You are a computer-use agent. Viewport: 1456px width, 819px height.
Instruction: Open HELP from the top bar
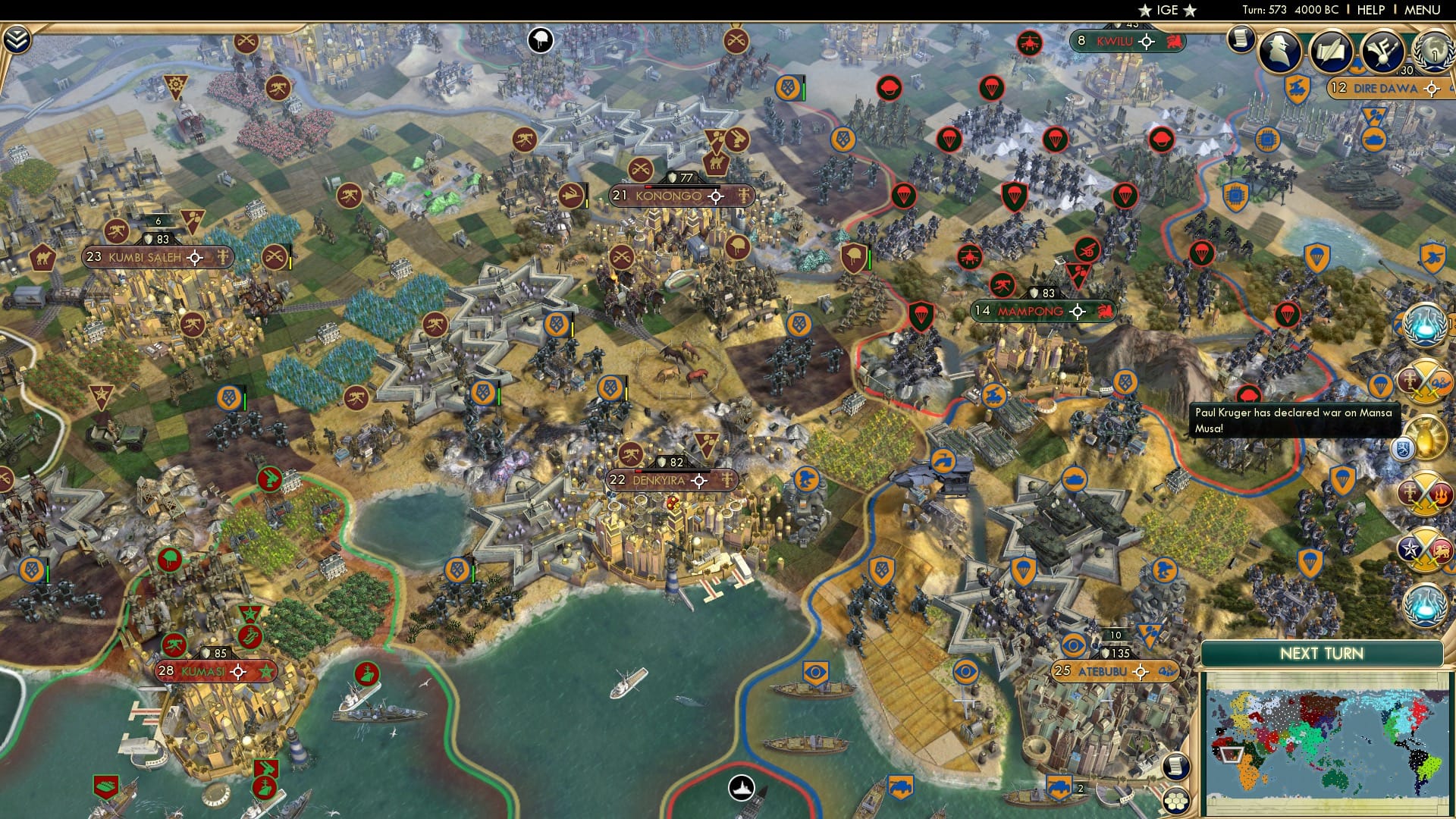point(1370,10)
